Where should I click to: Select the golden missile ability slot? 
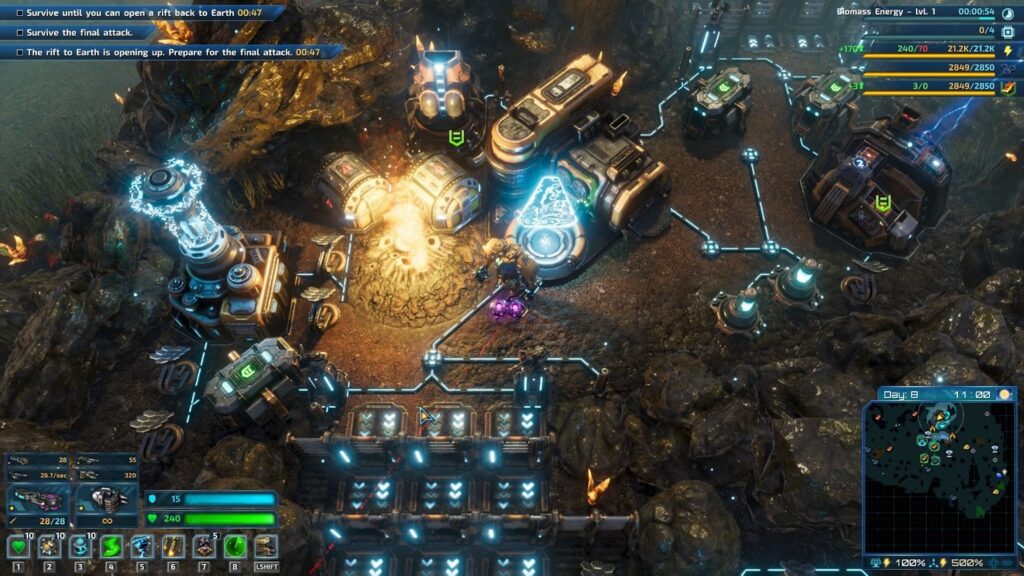(173, 546)
